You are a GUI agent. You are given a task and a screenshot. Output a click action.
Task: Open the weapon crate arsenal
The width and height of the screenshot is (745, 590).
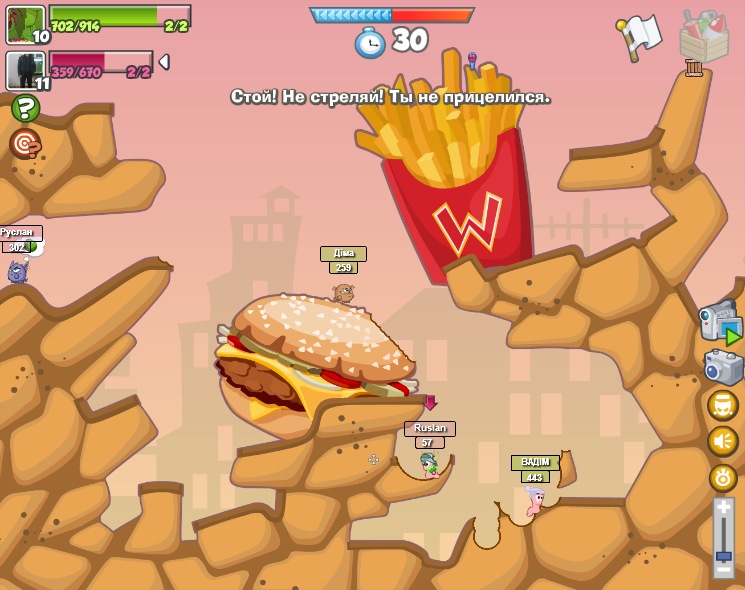point(703,38)
